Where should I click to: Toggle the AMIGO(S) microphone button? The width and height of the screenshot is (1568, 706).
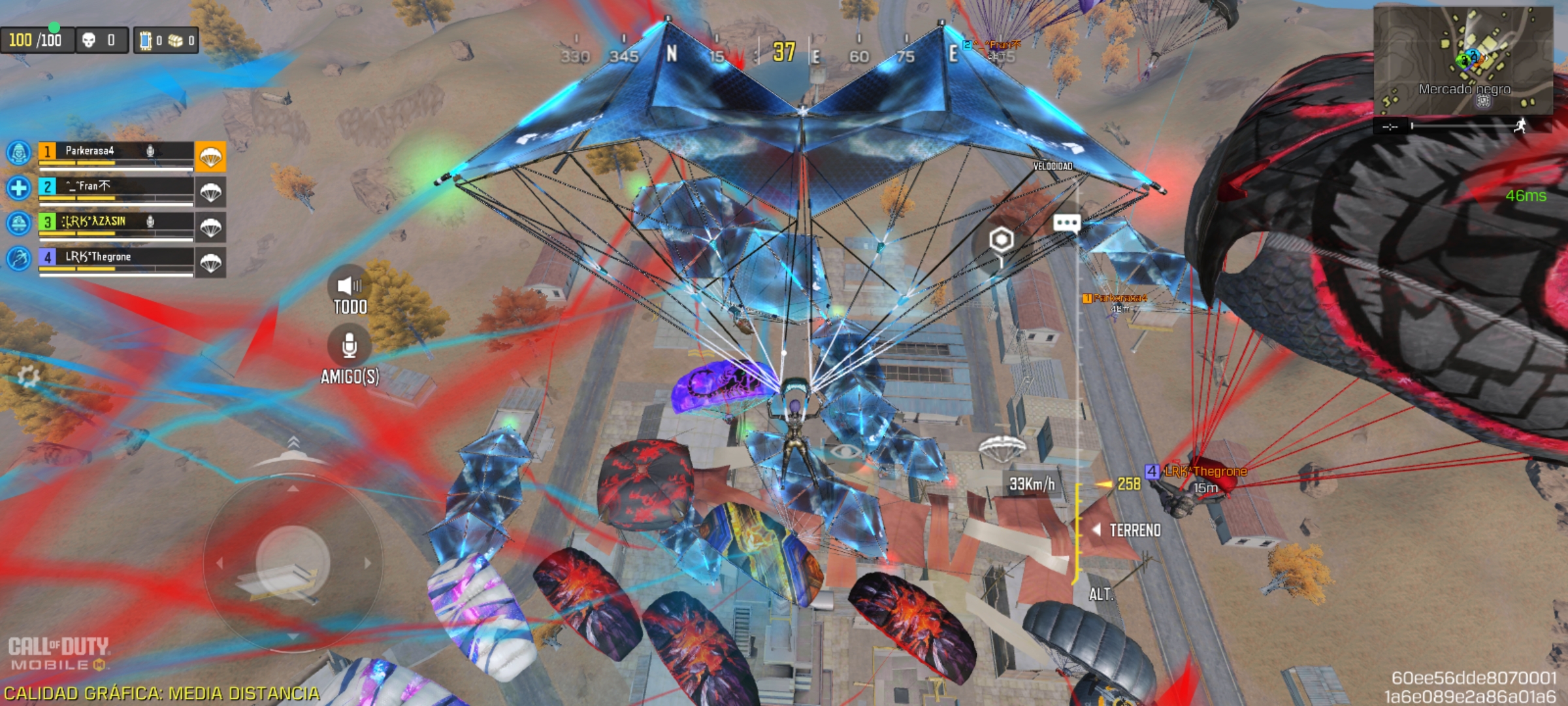pos(350,345)
